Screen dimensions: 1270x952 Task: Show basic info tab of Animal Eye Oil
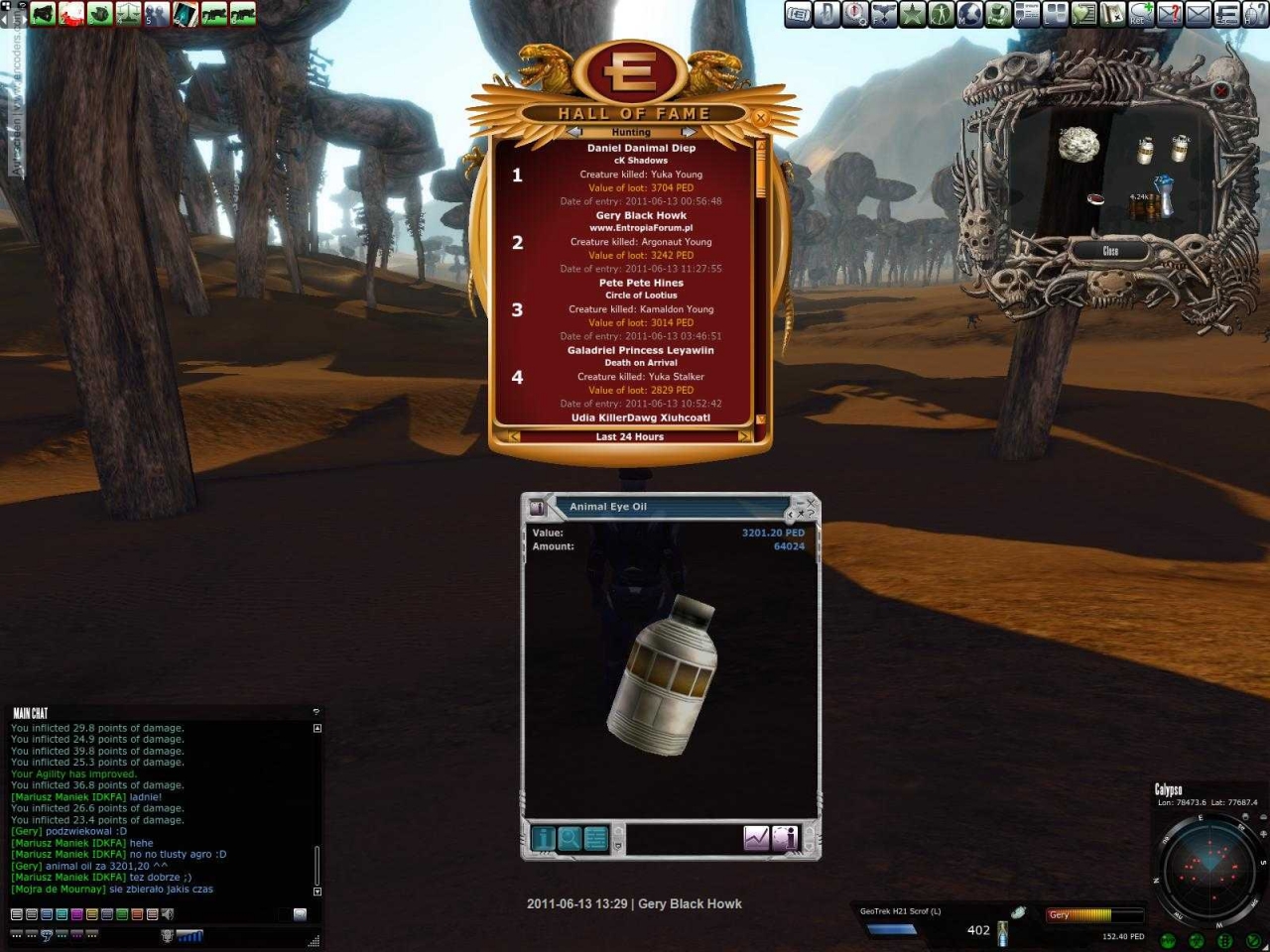544,839
